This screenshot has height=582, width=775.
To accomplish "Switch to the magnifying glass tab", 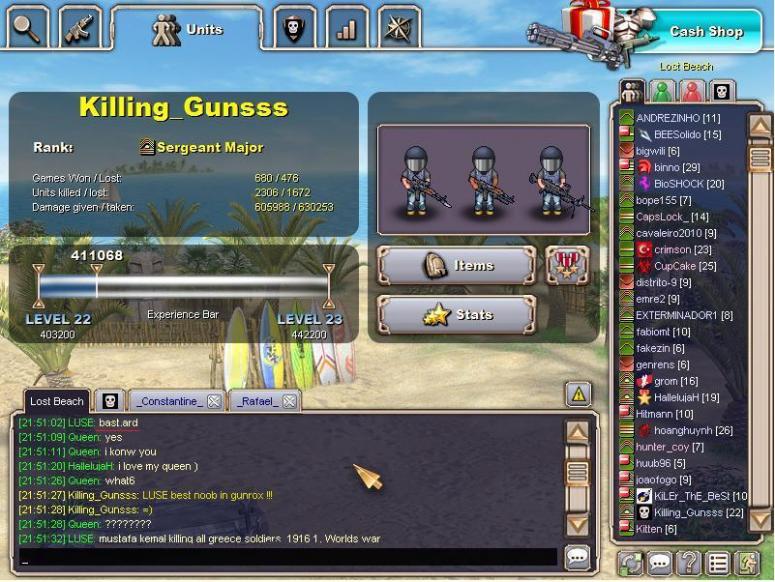I will click(x=27, y=28).
